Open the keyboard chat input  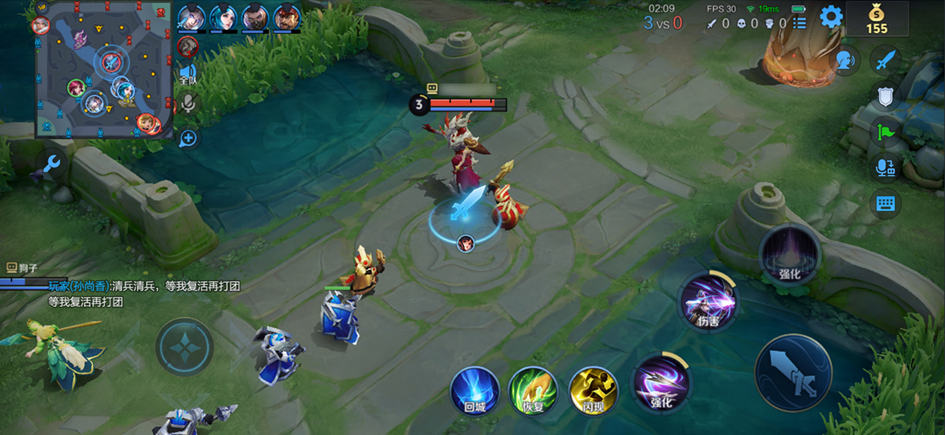tap(885, 204)
